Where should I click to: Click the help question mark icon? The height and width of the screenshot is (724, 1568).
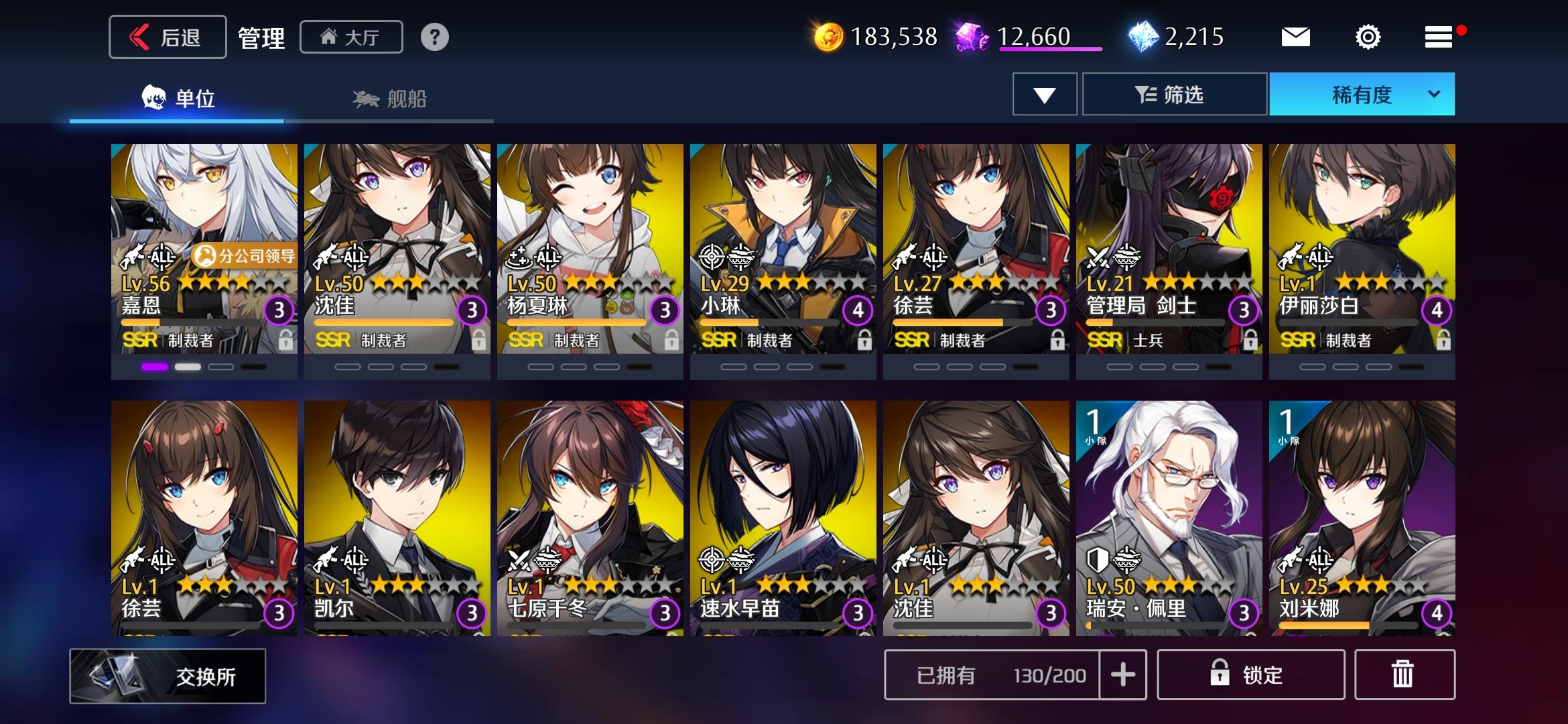pyautogui.click(x=436, y=38)
